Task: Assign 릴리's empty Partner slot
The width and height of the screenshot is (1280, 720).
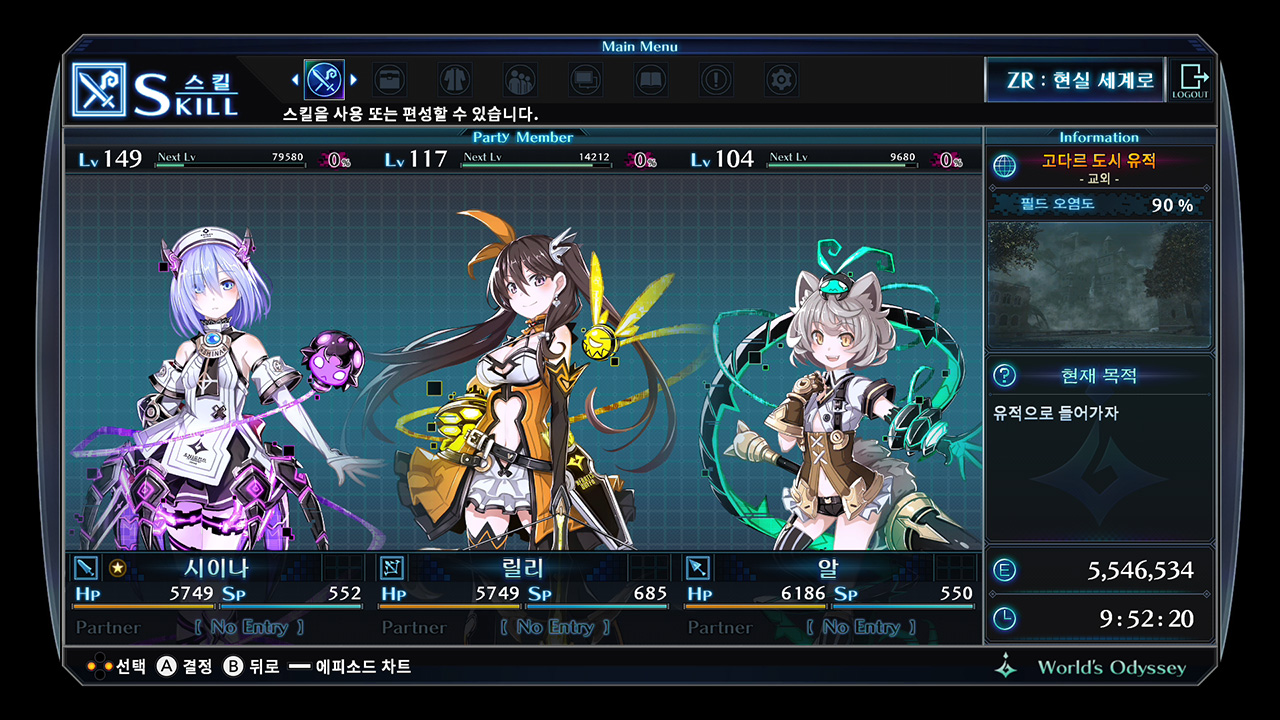Action: tap(556, 626)
